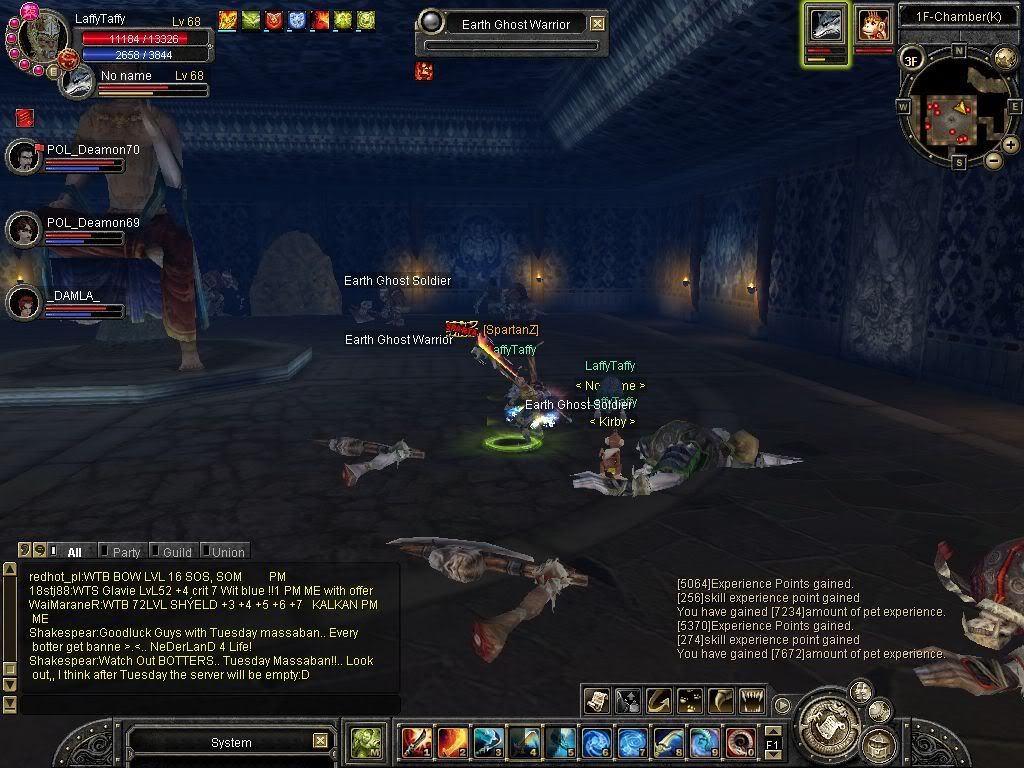Image resolution: width=1024 pixels, height=768 pixels.
Task: Zoom in the minimap with plus button
Action: (1011, 145)
